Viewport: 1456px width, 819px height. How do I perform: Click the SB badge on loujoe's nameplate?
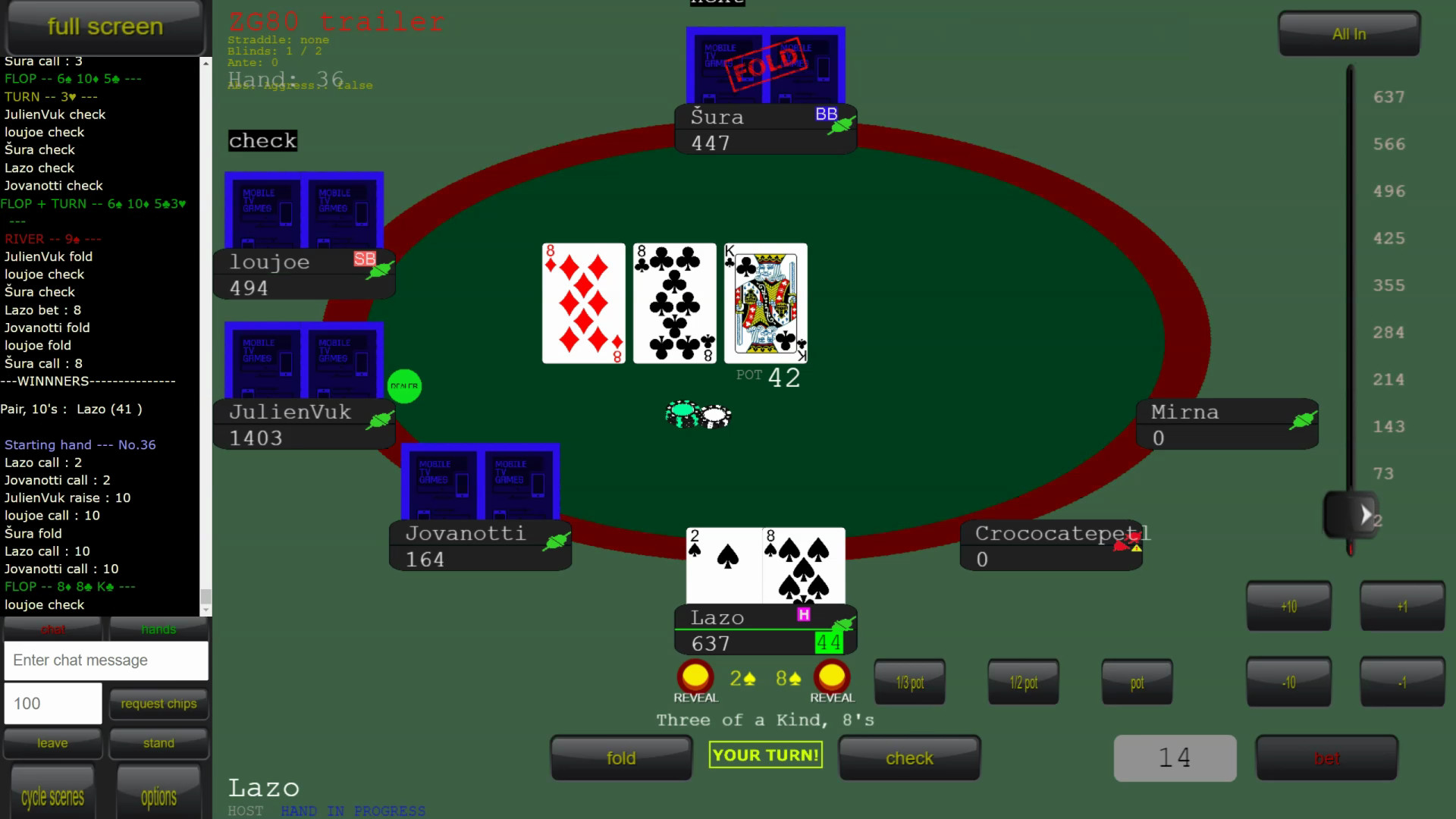click(365, 259)
